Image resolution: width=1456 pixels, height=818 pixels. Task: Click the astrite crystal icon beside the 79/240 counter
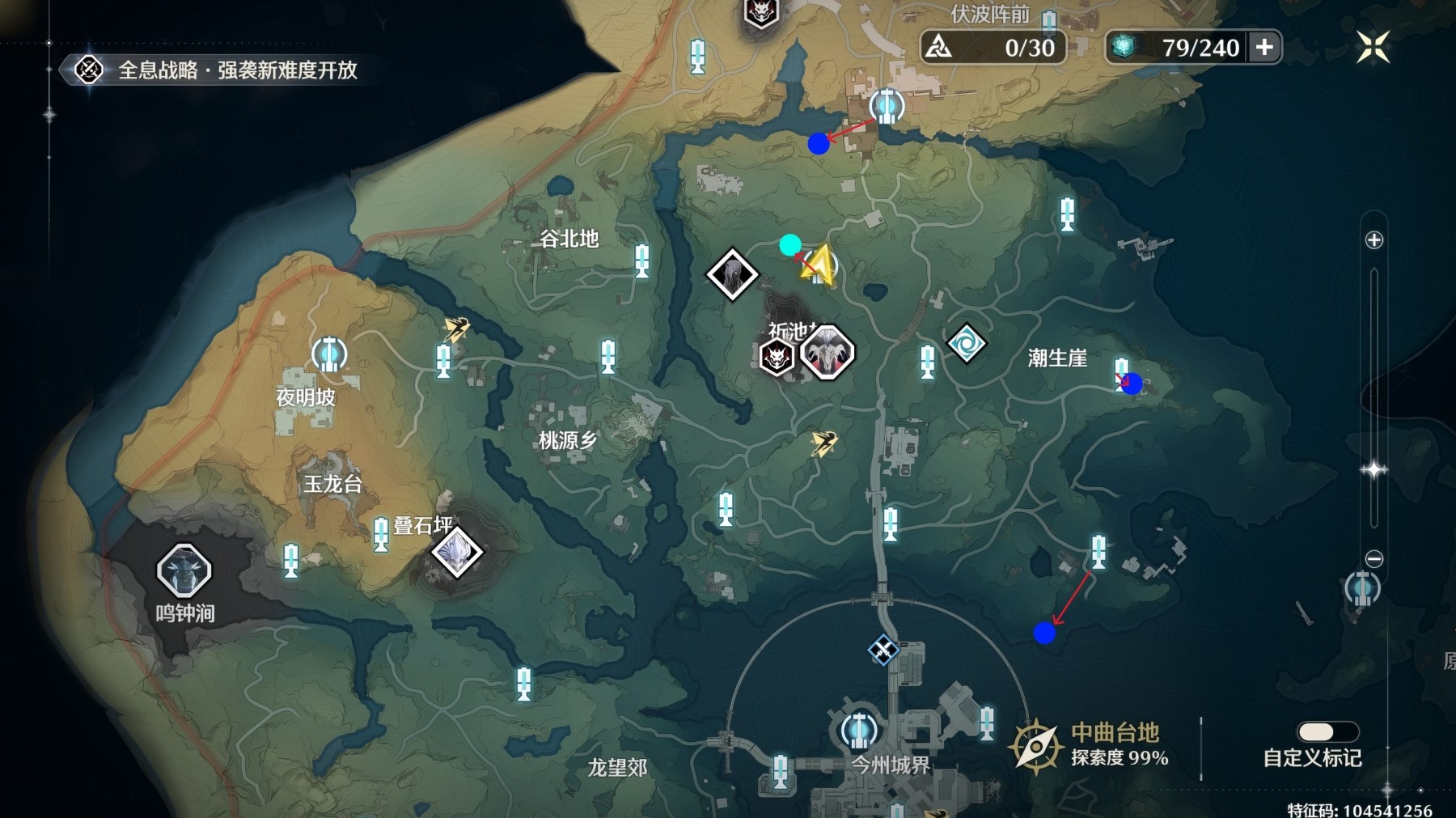pos(1123,46)
